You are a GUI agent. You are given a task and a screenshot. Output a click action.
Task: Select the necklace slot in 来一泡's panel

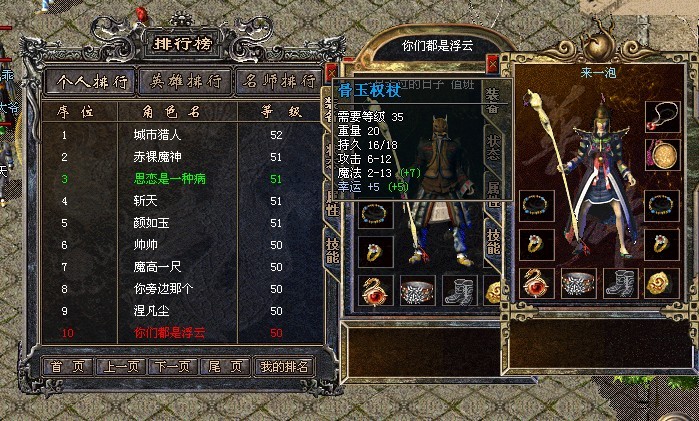click(660, 116)
